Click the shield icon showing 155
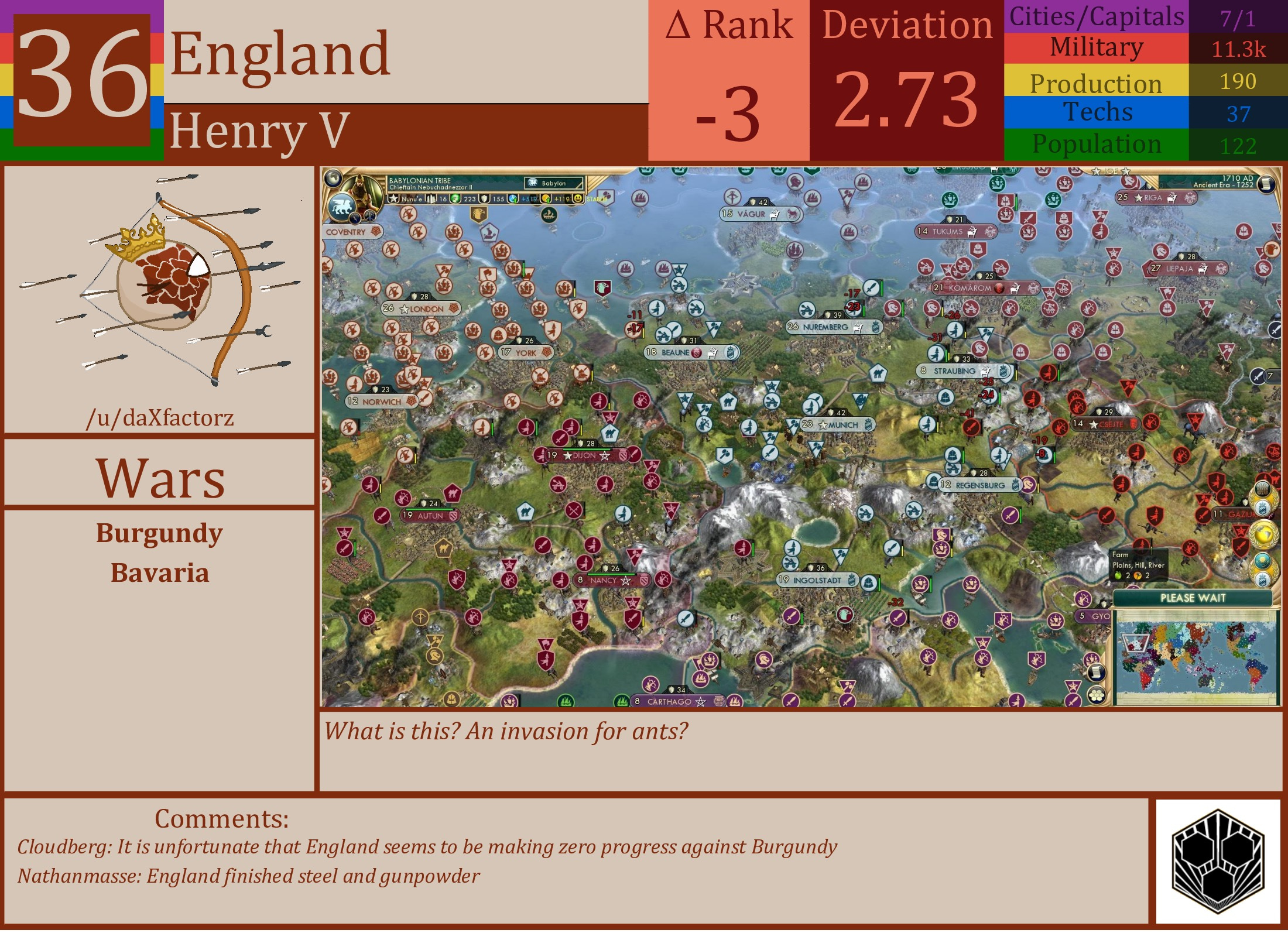1288x933 pixels. [x=484, y=199]
